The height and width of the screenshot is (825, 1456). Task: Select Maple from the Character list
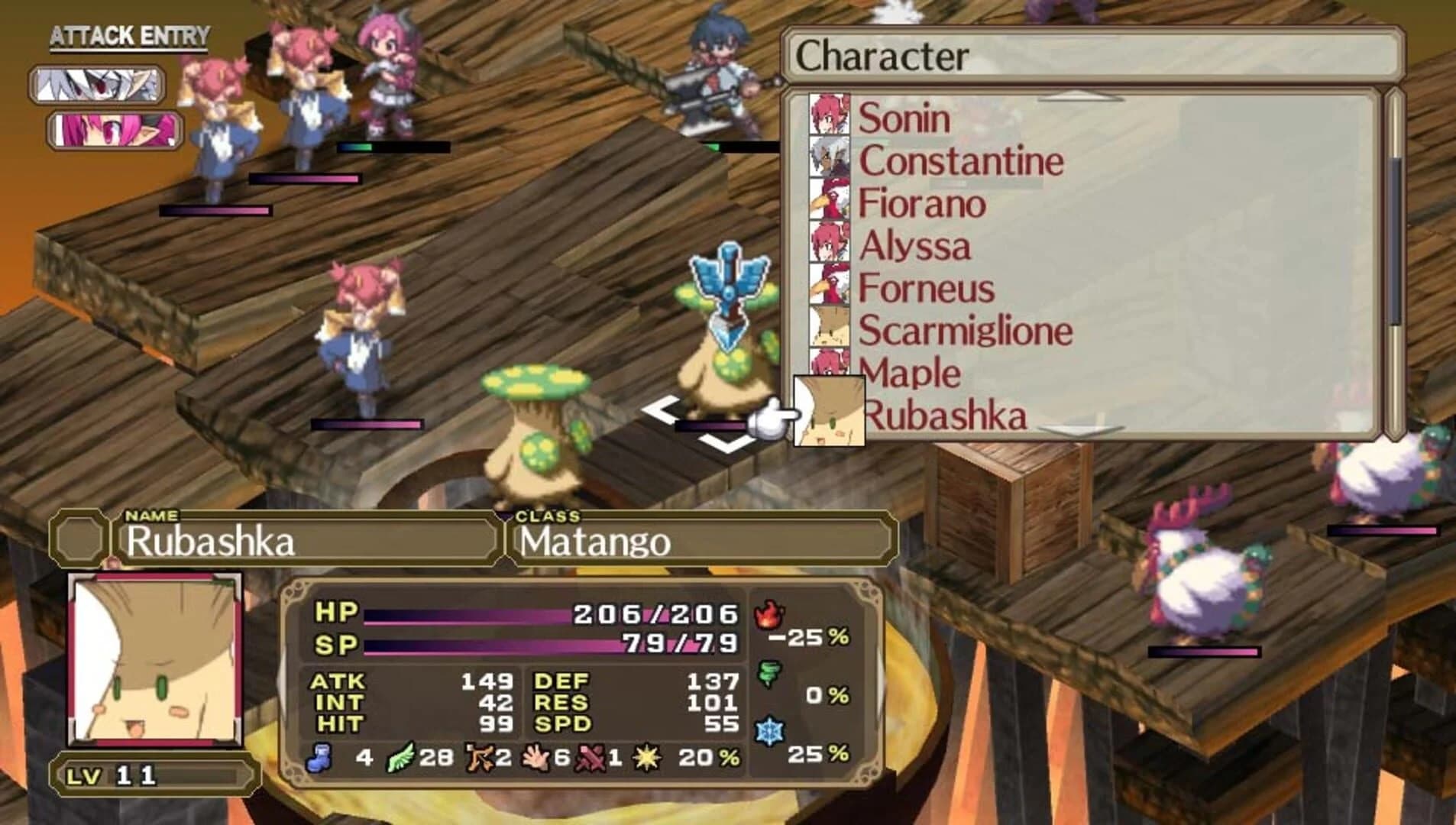click(911, 374)
